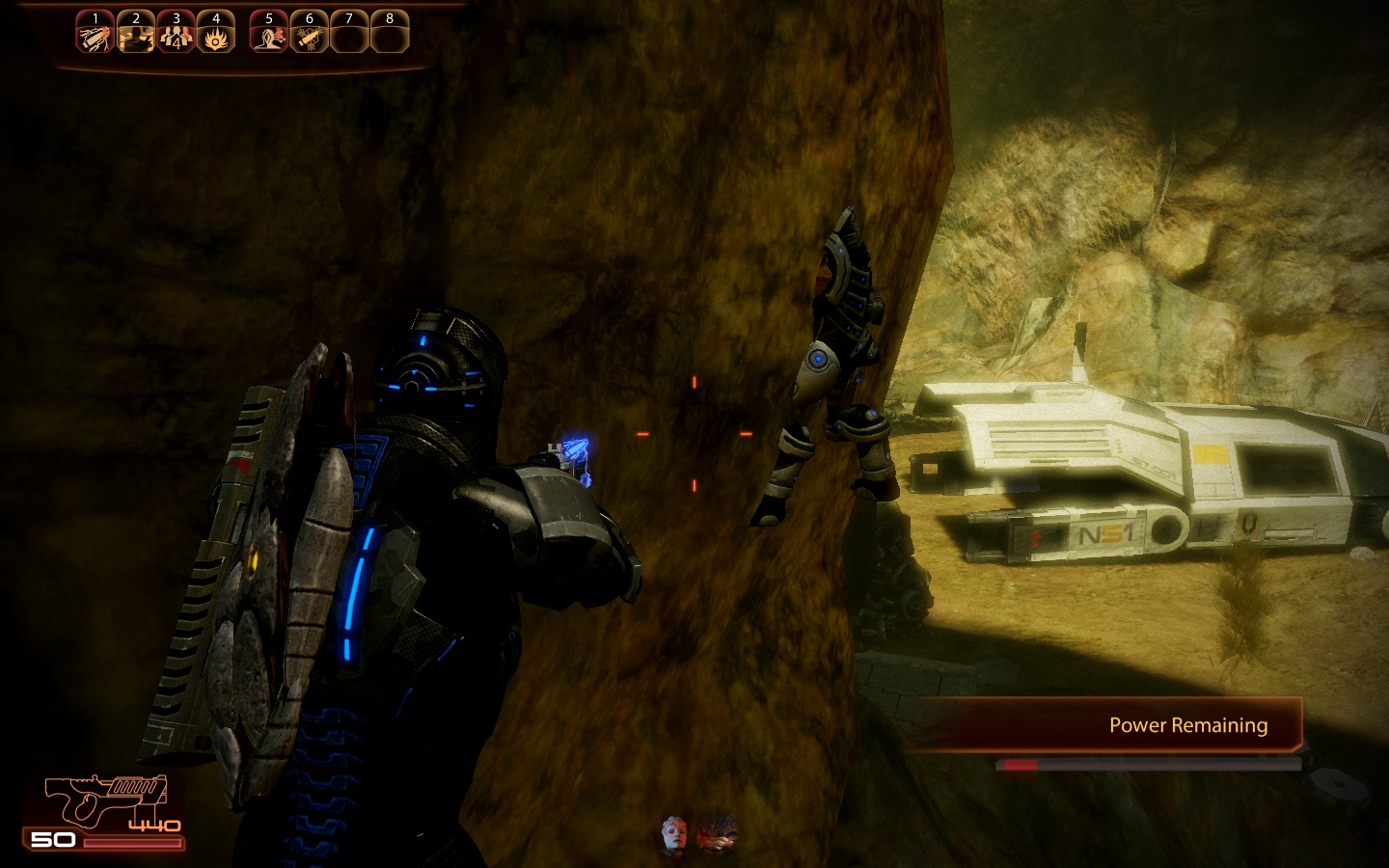Use the camouflage cloak power in slot 2

pos(136,37)
